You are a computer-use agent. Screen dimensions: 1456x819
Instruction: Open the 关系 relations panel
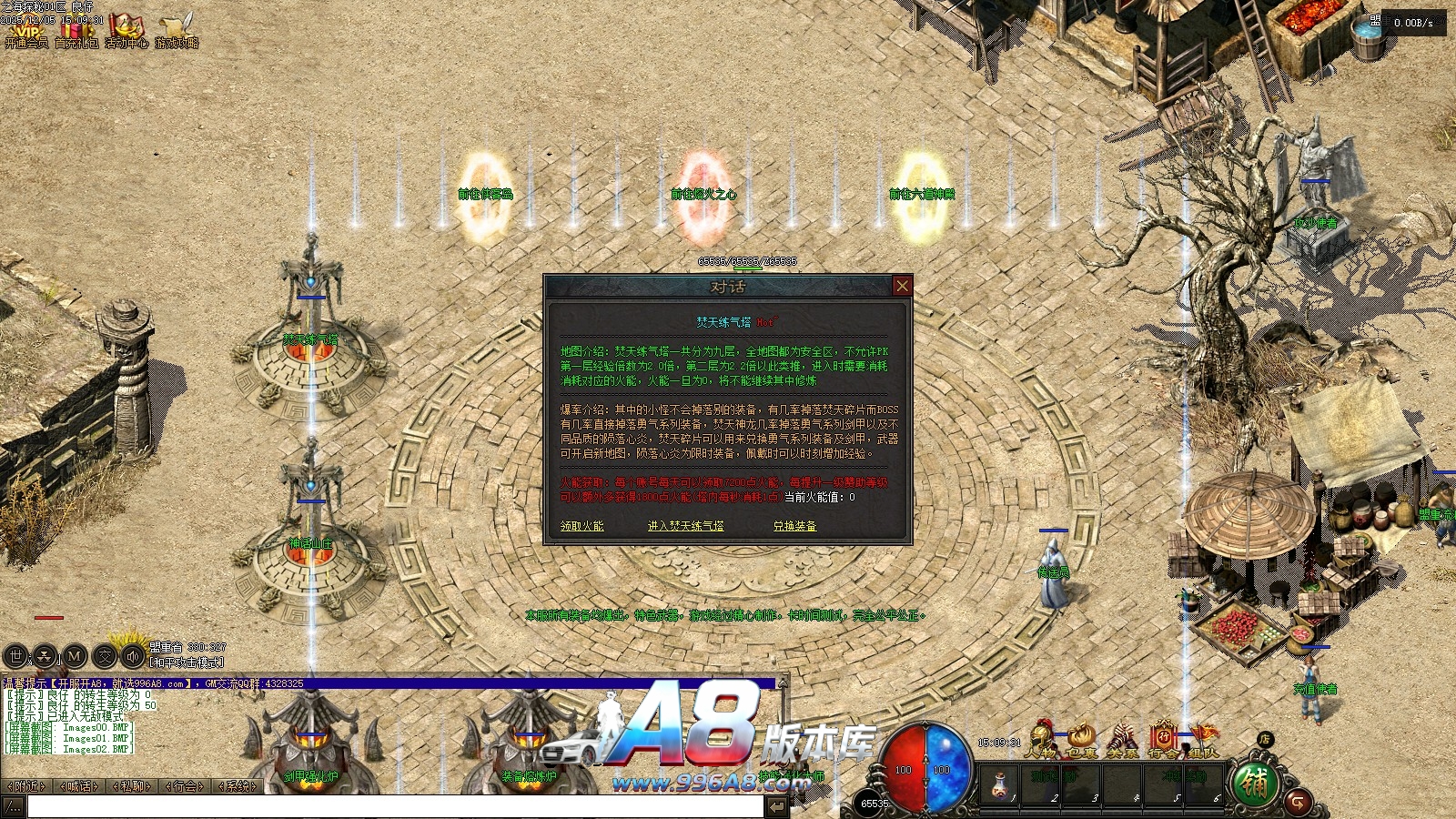click(1122, 737)
